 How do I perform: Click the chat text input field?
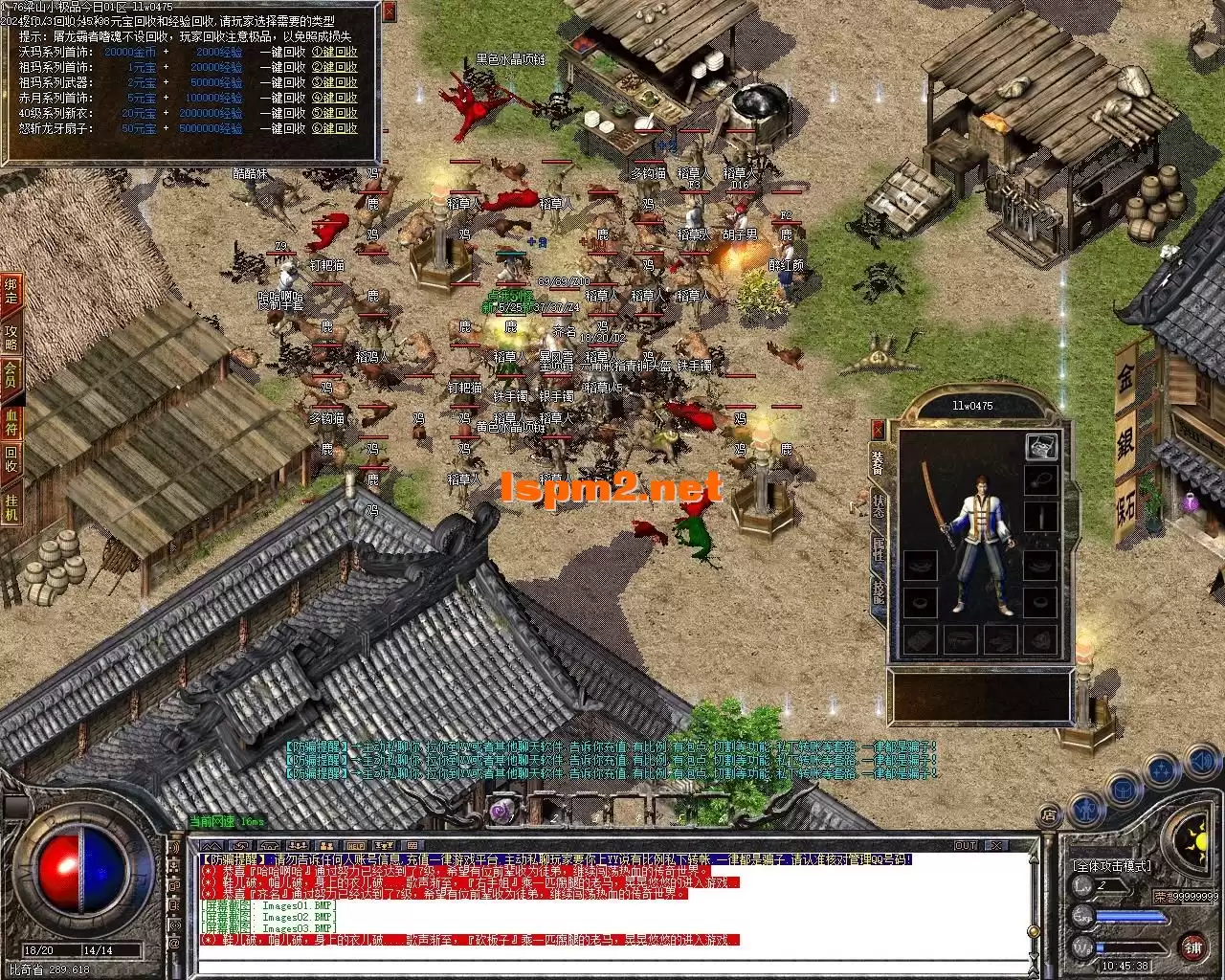[612, 966]
